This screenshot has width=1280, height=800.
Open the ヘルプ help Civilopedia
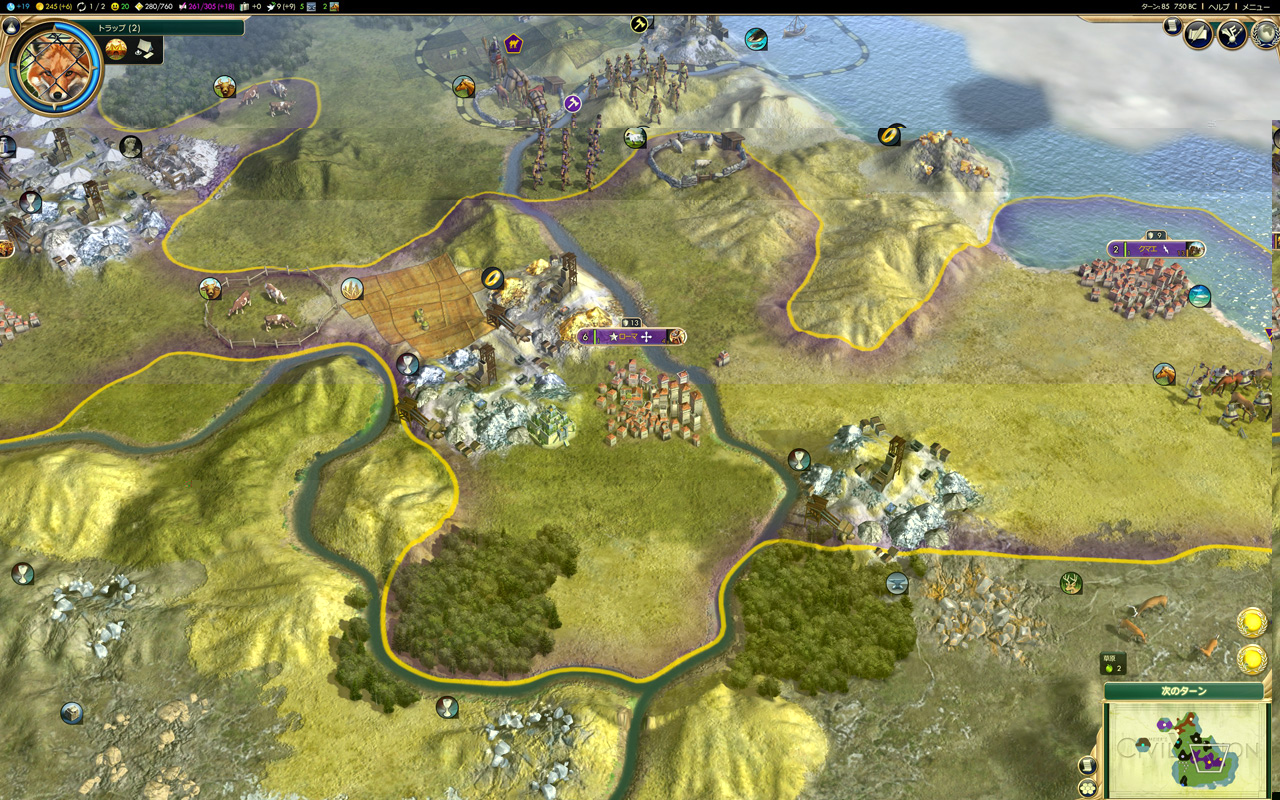1219,6
